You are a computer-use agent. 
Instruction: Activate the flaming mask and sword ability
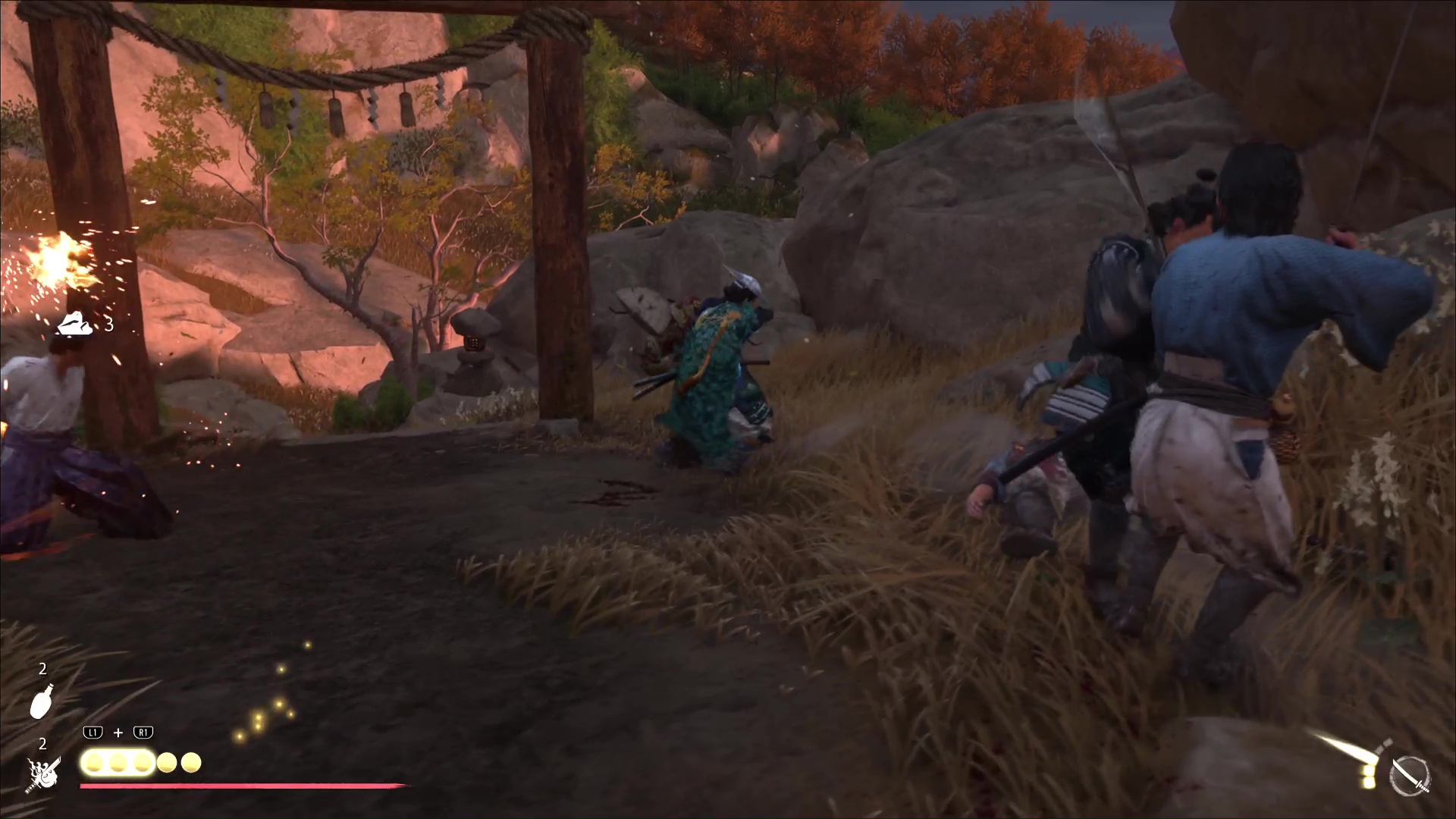point(43,773)
